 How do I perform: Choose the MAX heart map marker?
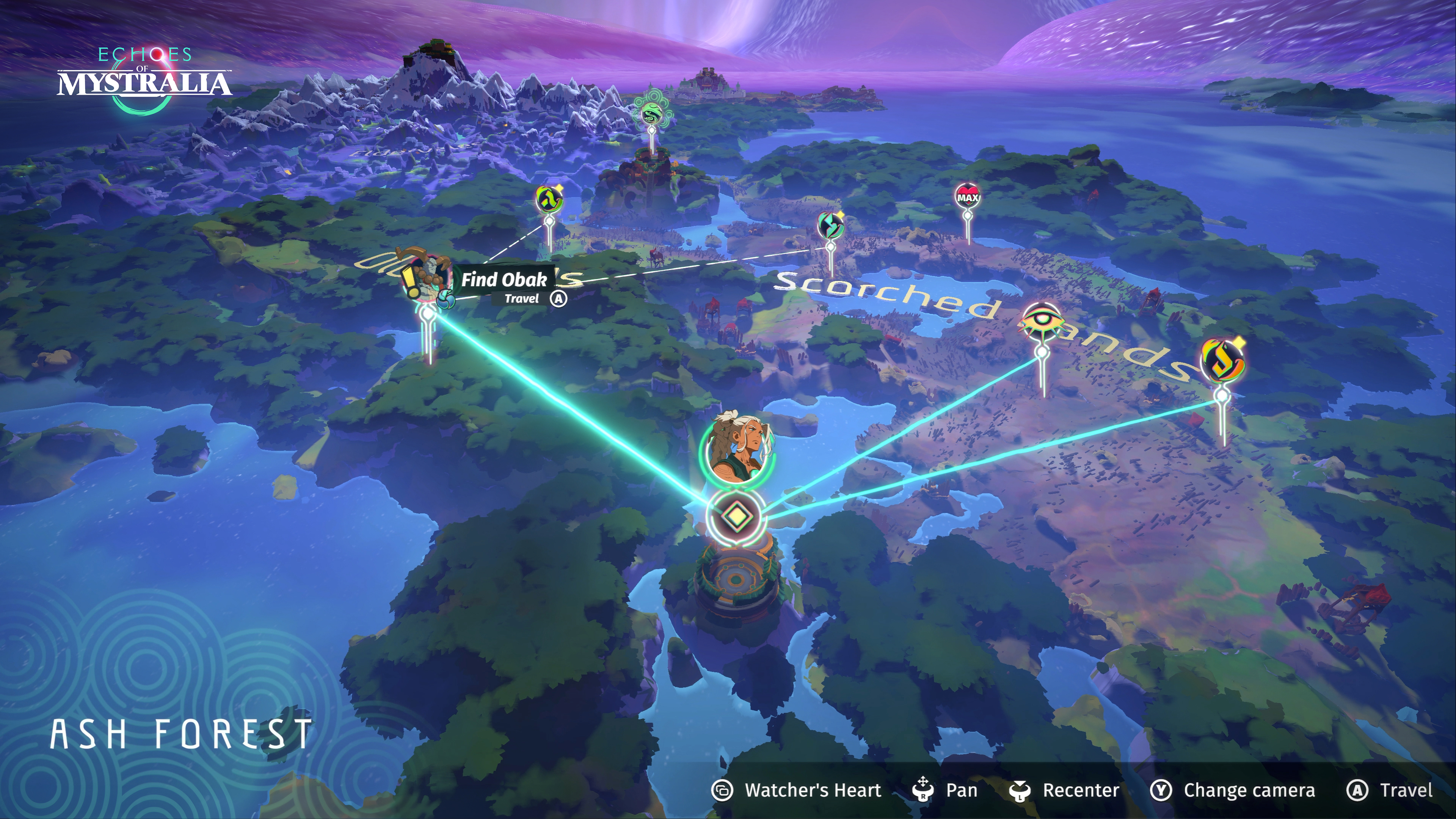coord(968,197)
